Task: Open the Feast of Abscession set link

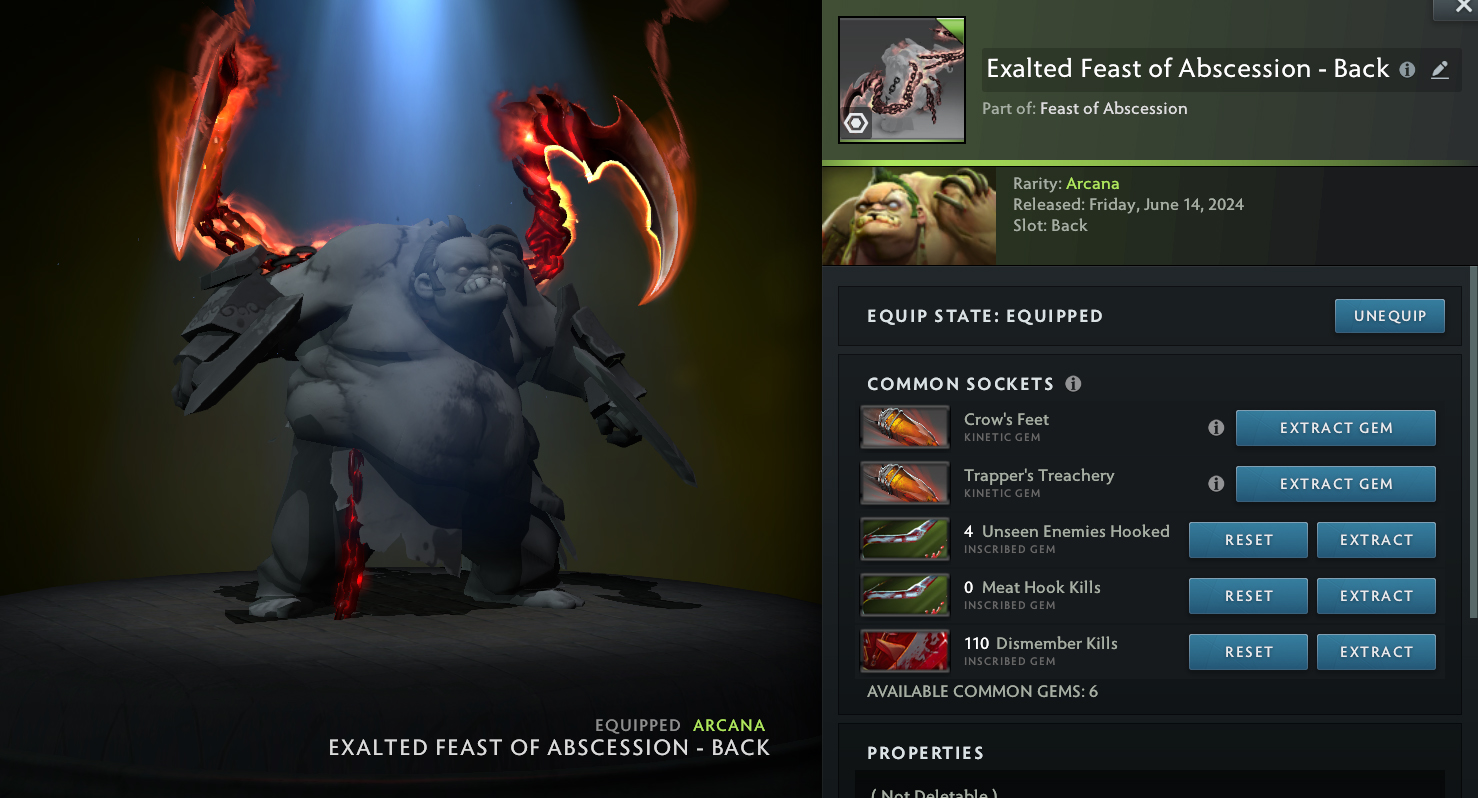Action: (1113, 108)
